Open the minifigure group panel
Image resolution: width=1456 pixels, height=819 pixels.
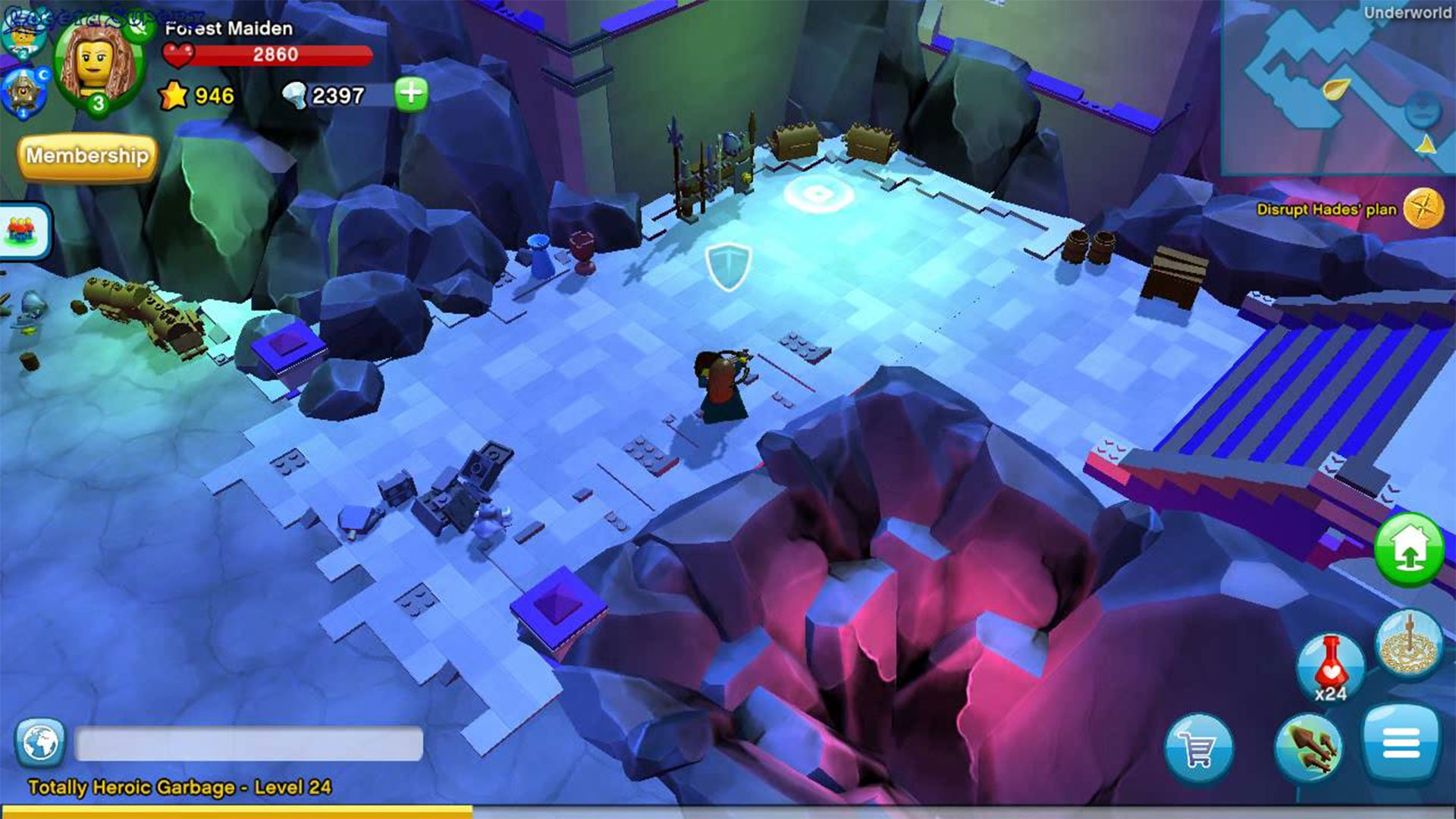24,231
